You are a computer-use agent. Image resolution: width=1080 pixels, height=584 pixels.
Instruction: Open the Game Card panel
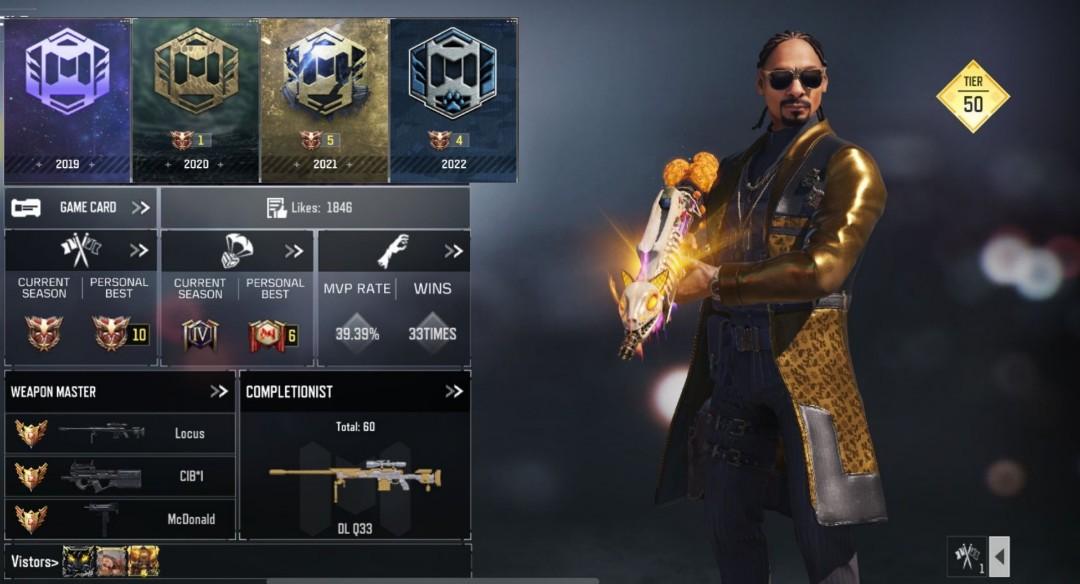coord(80,207)
